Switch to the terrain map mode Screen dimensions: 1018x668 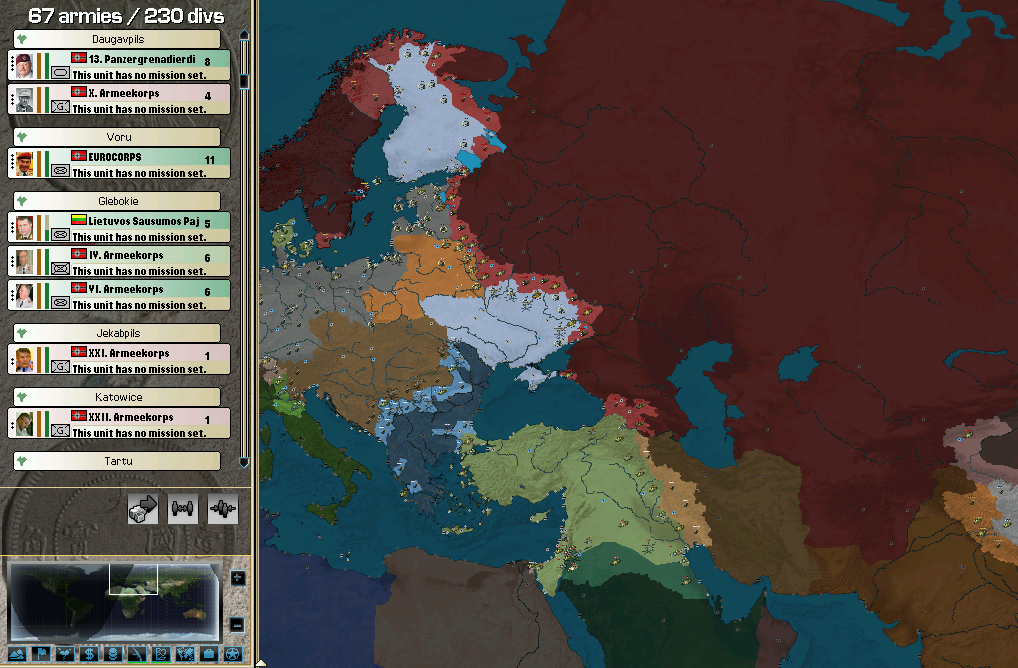coord(17,654)
